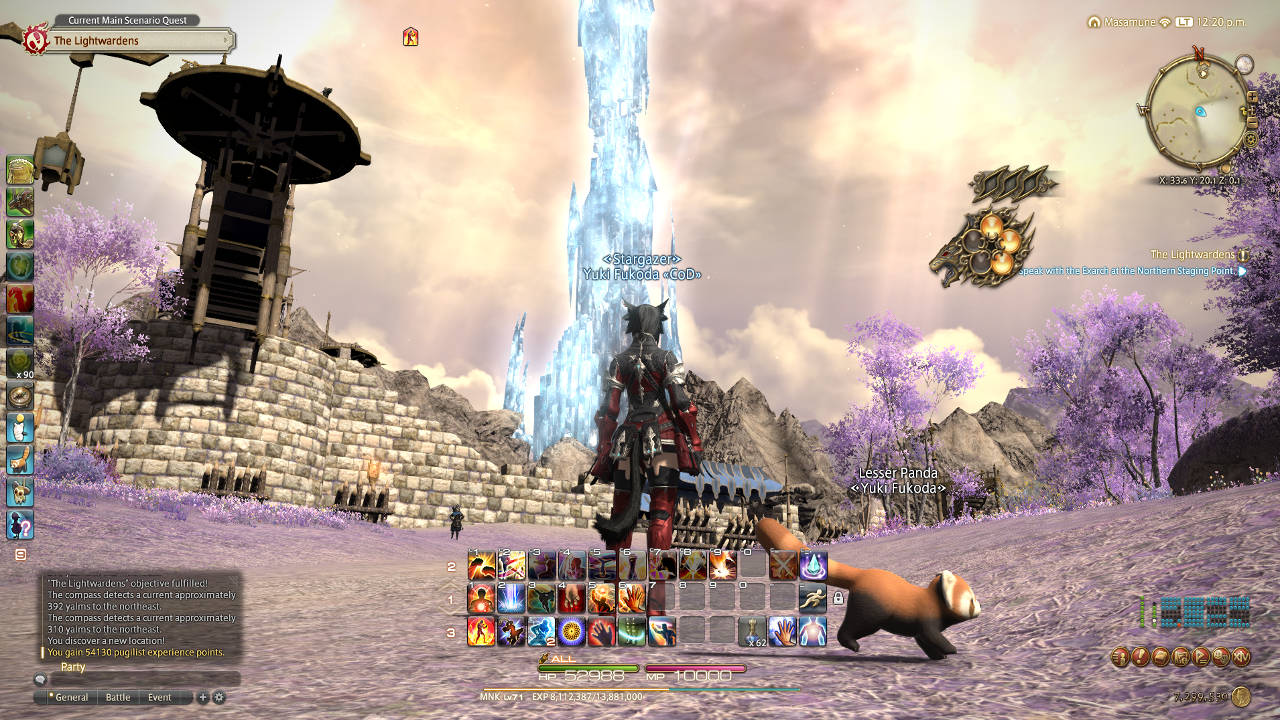Screen dimensions: 1280x720
Task: Activate the blue crystal teleport action
Action: 812,565
